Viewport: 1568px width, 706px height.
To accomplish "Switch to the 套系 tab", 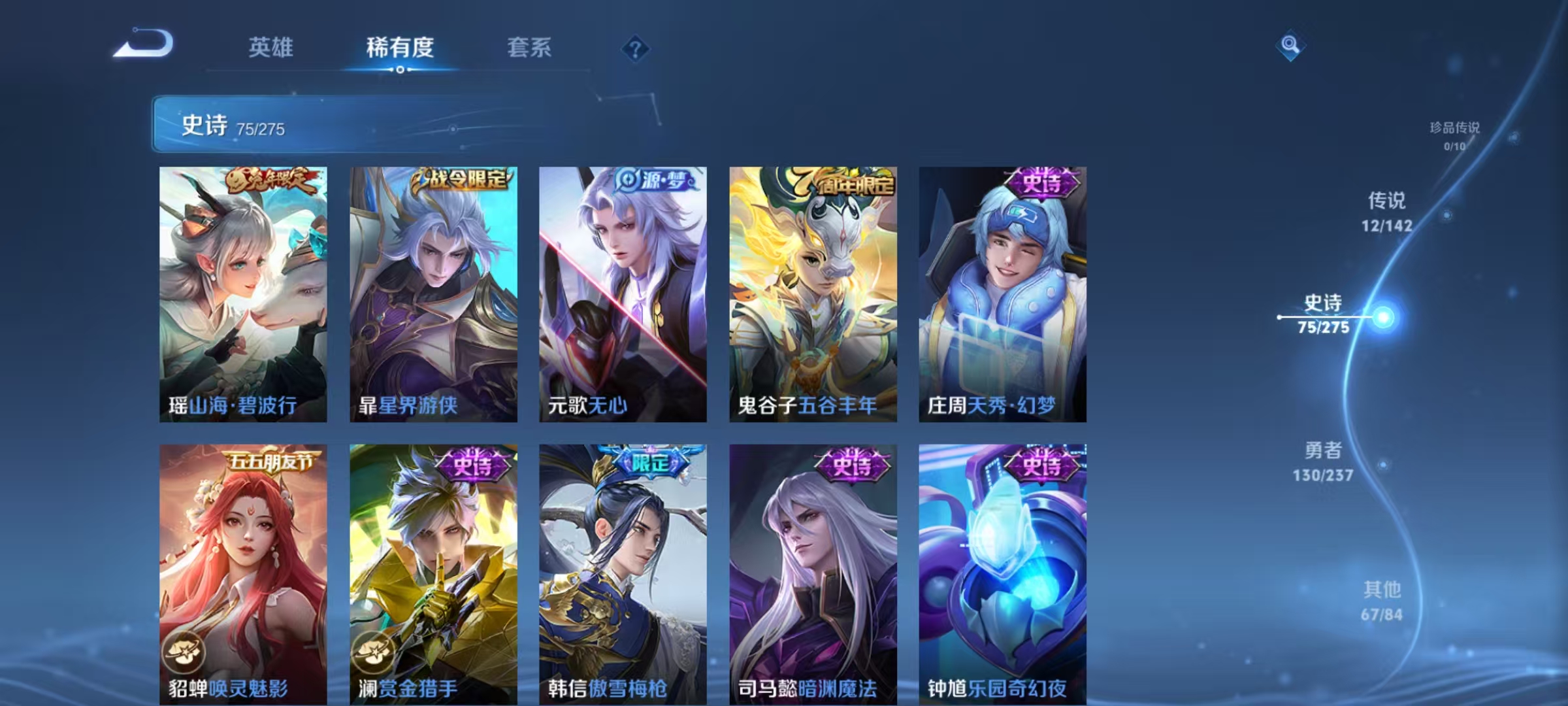I will 530,47.
